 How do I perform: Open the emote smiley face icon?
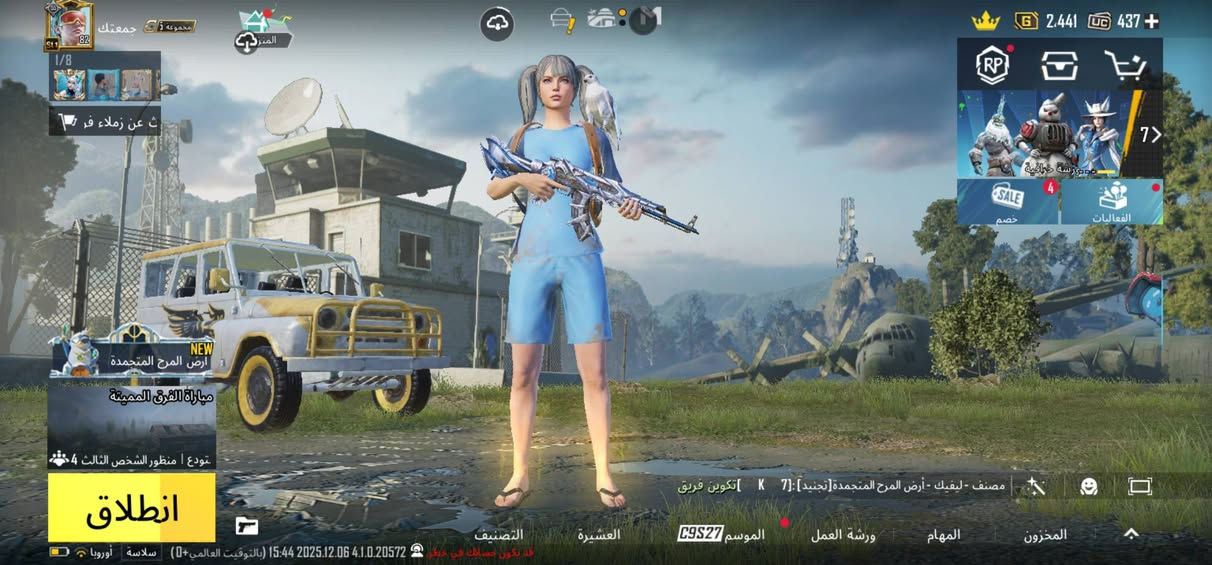pyautogui.click(x=1089, y=486)
